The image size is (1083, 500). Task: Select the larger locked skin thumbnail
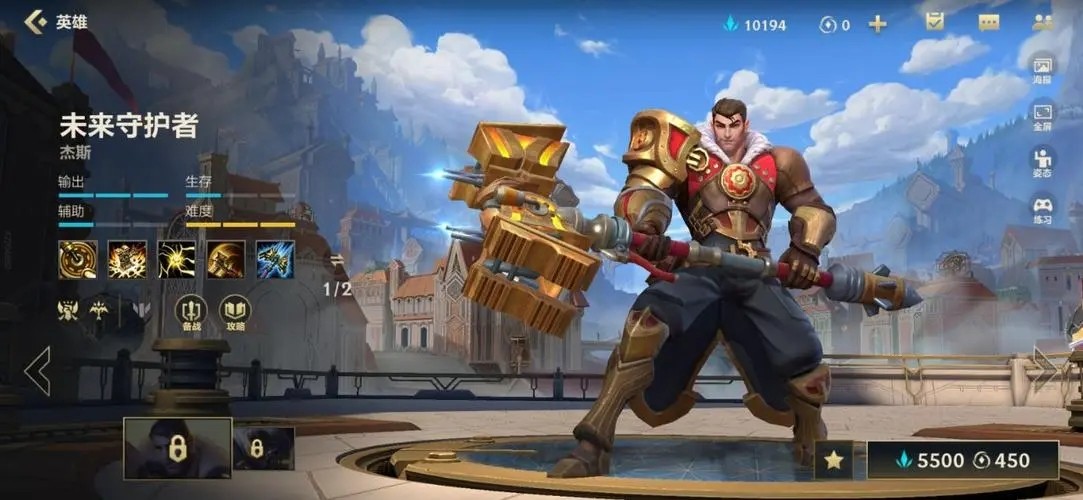click(177, 448)
